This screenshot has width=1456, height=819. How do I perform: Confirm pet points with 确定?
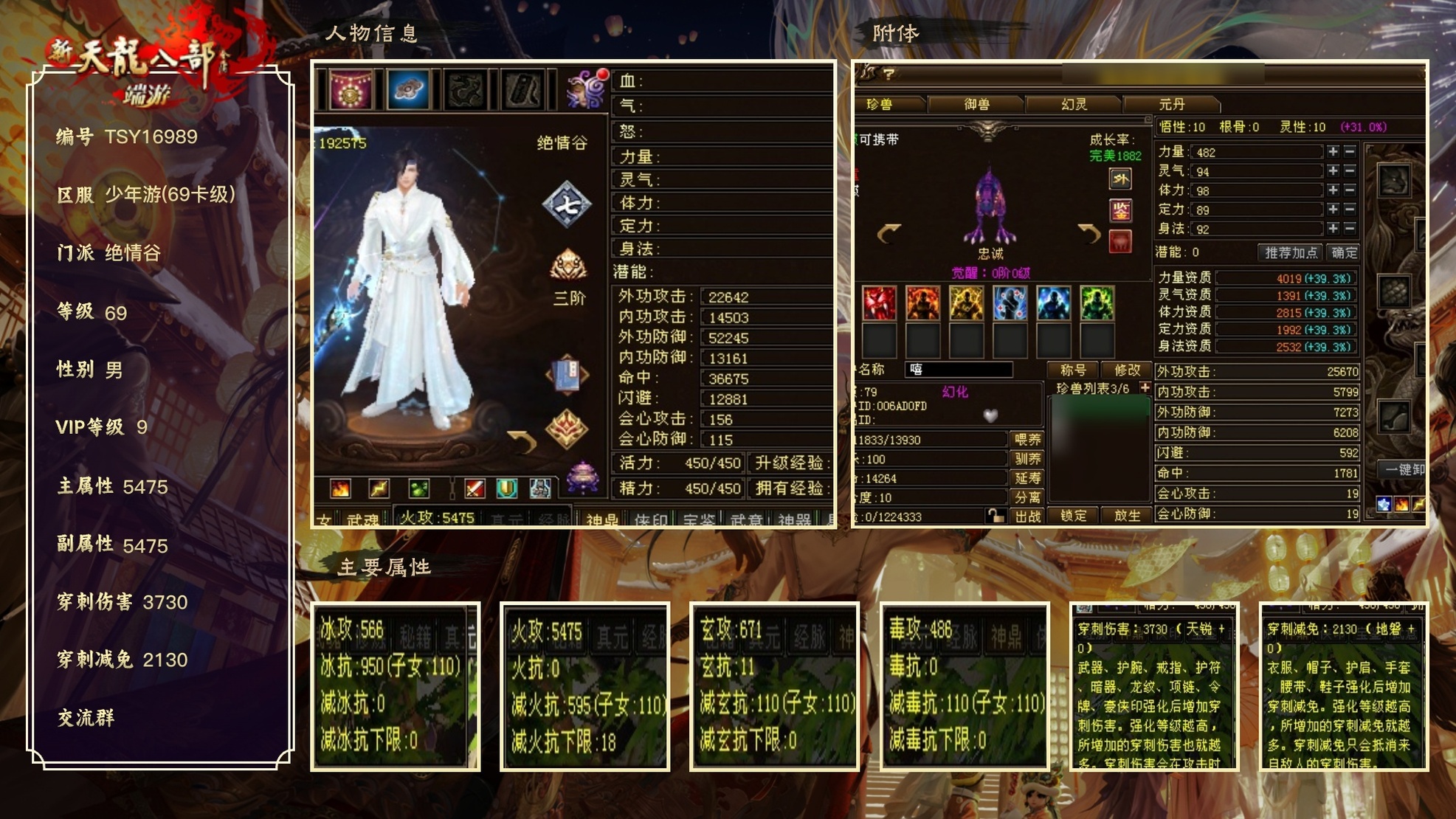click(x=1344, y=252)
